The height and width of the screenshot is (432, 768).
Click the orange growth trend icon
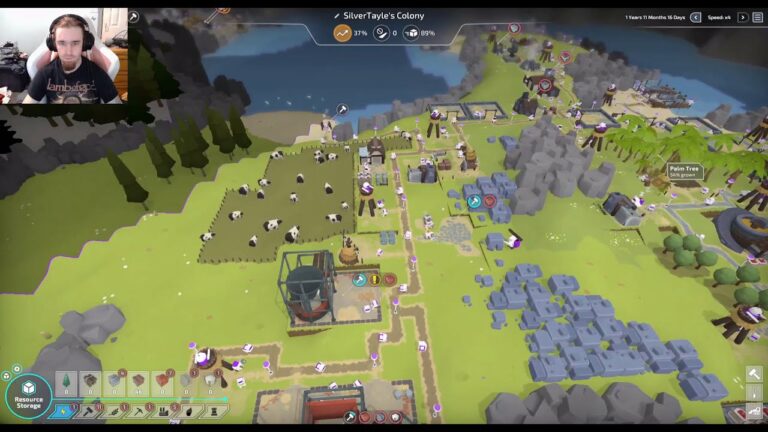pos(343,33)
